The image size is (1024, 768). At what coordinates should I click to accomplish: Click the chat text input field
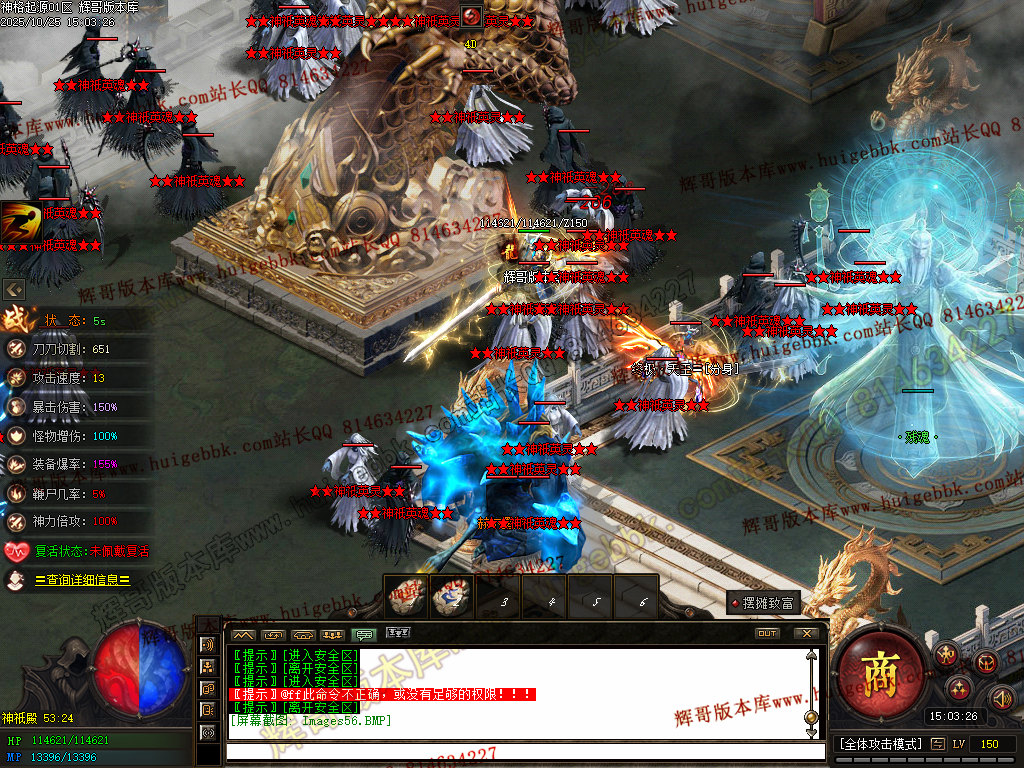coord(520,751)
